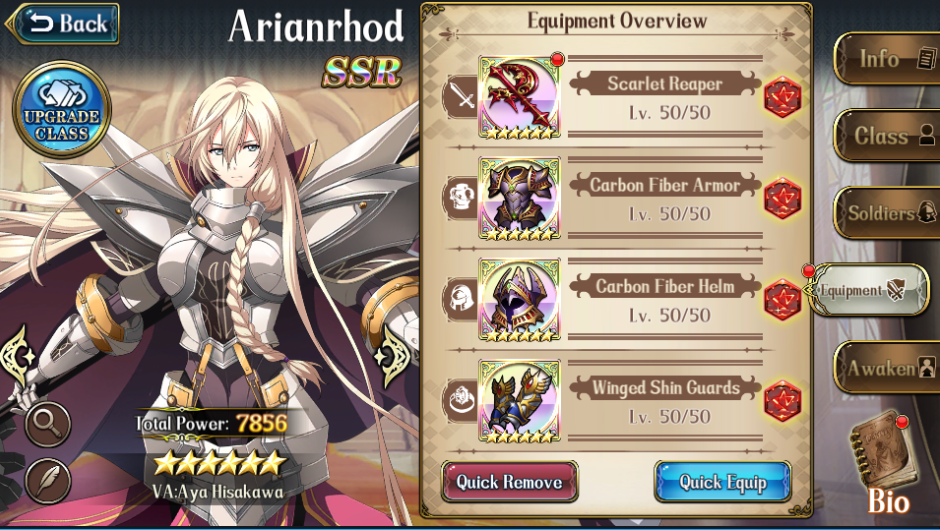
Task: Switch to the Info tab
Action: pos(884,59)
